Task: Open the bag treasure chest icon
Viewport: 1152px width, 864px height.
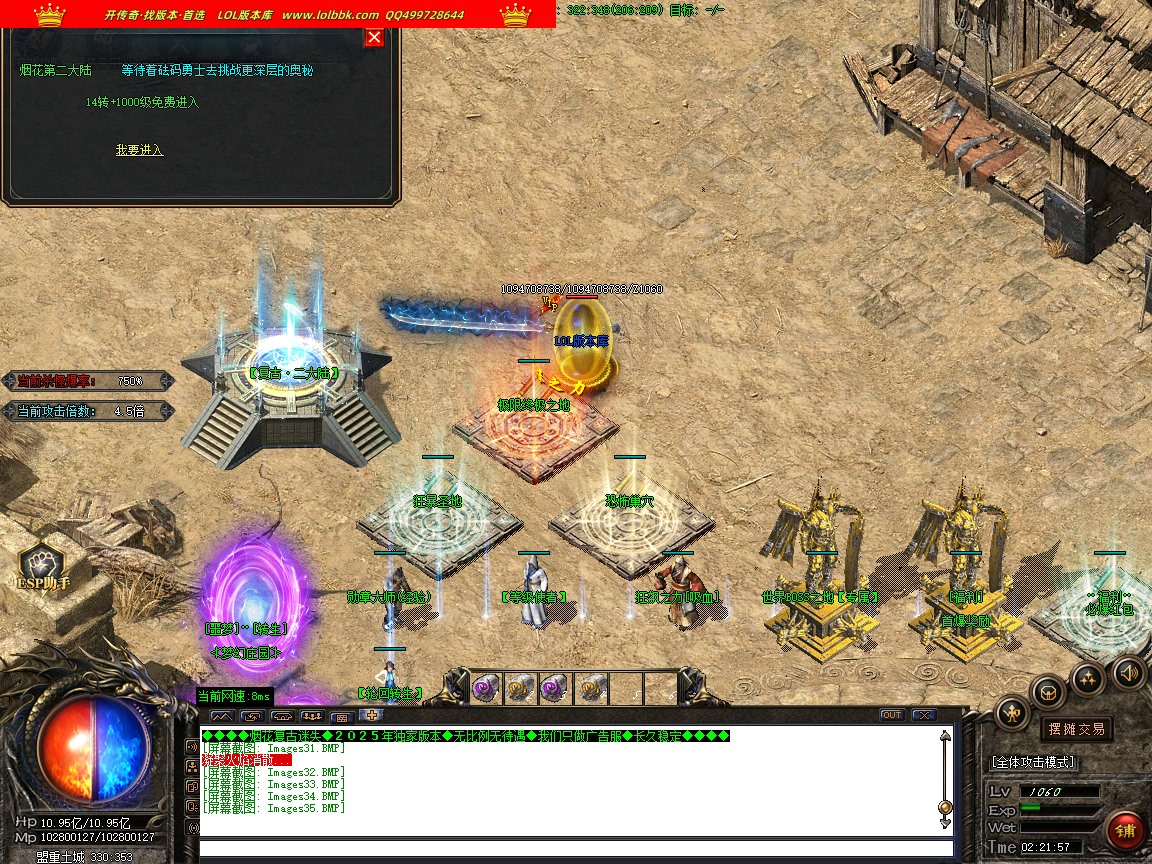Action: pyautogui.click(x=1047, y=691)
